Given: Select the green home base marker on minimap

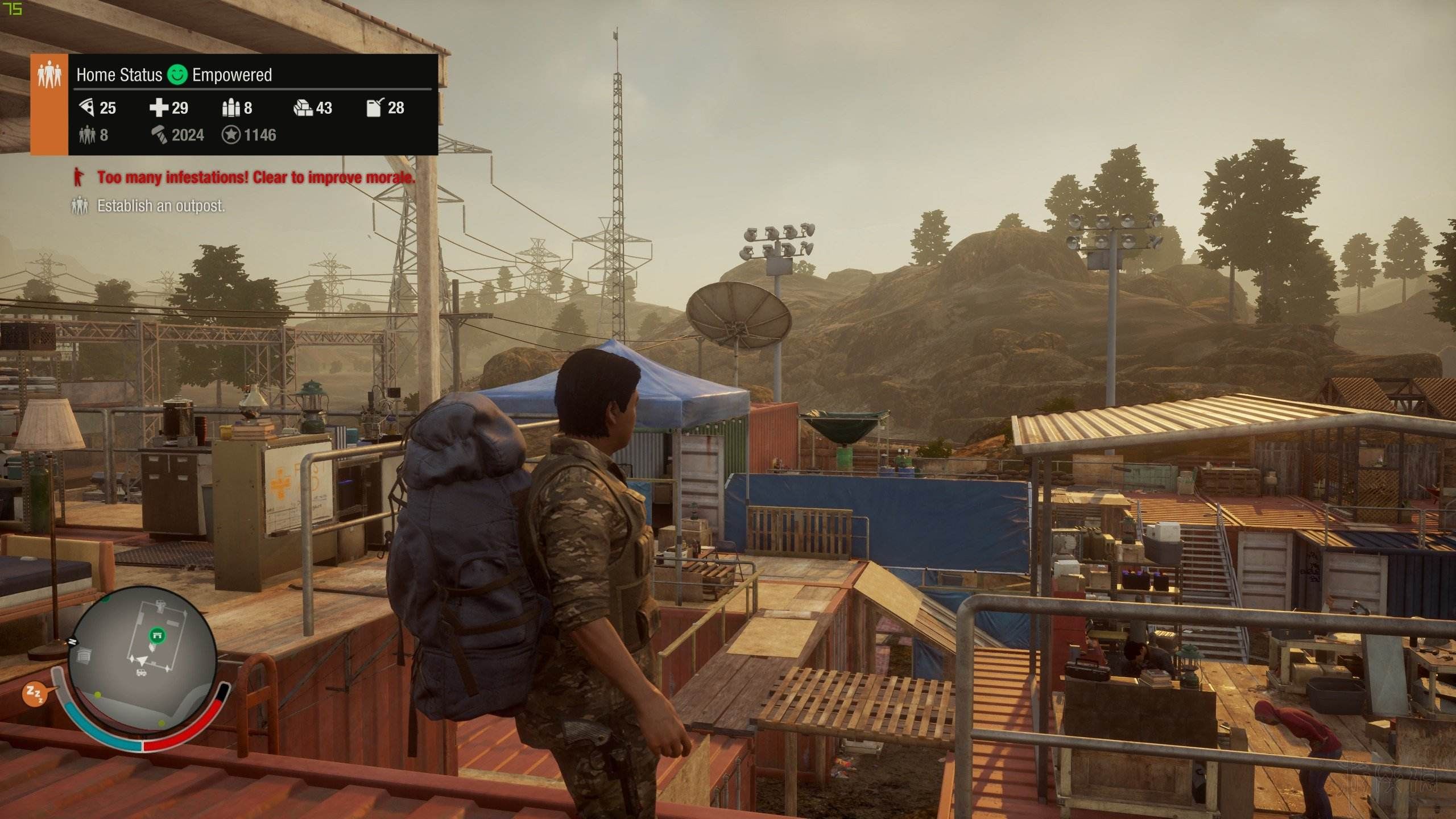Looking at the screenshot, I should click(x=157, y=635).
